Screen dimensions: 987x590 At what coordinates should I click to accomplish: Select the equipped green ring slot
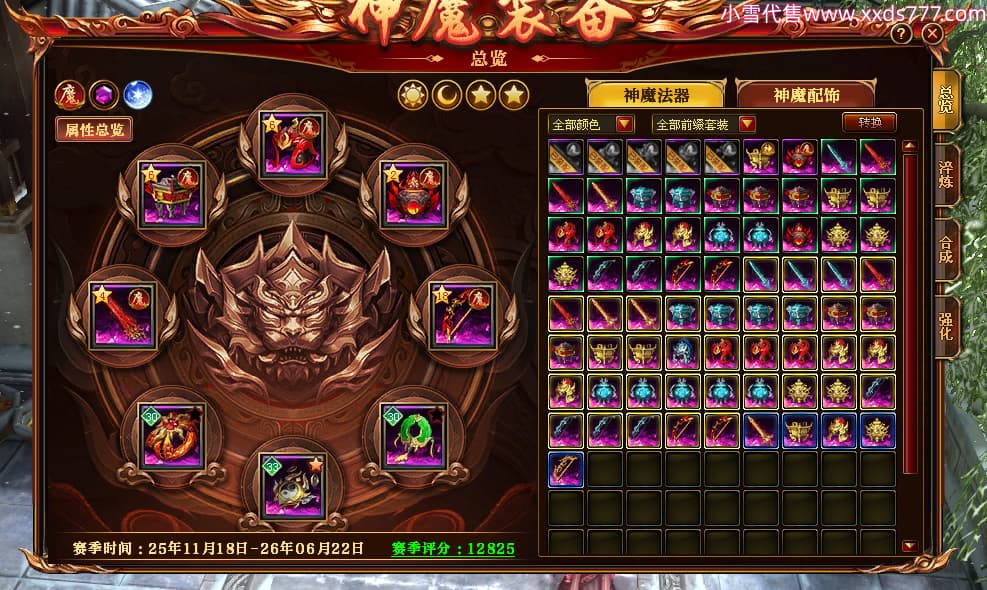(414, 434)
